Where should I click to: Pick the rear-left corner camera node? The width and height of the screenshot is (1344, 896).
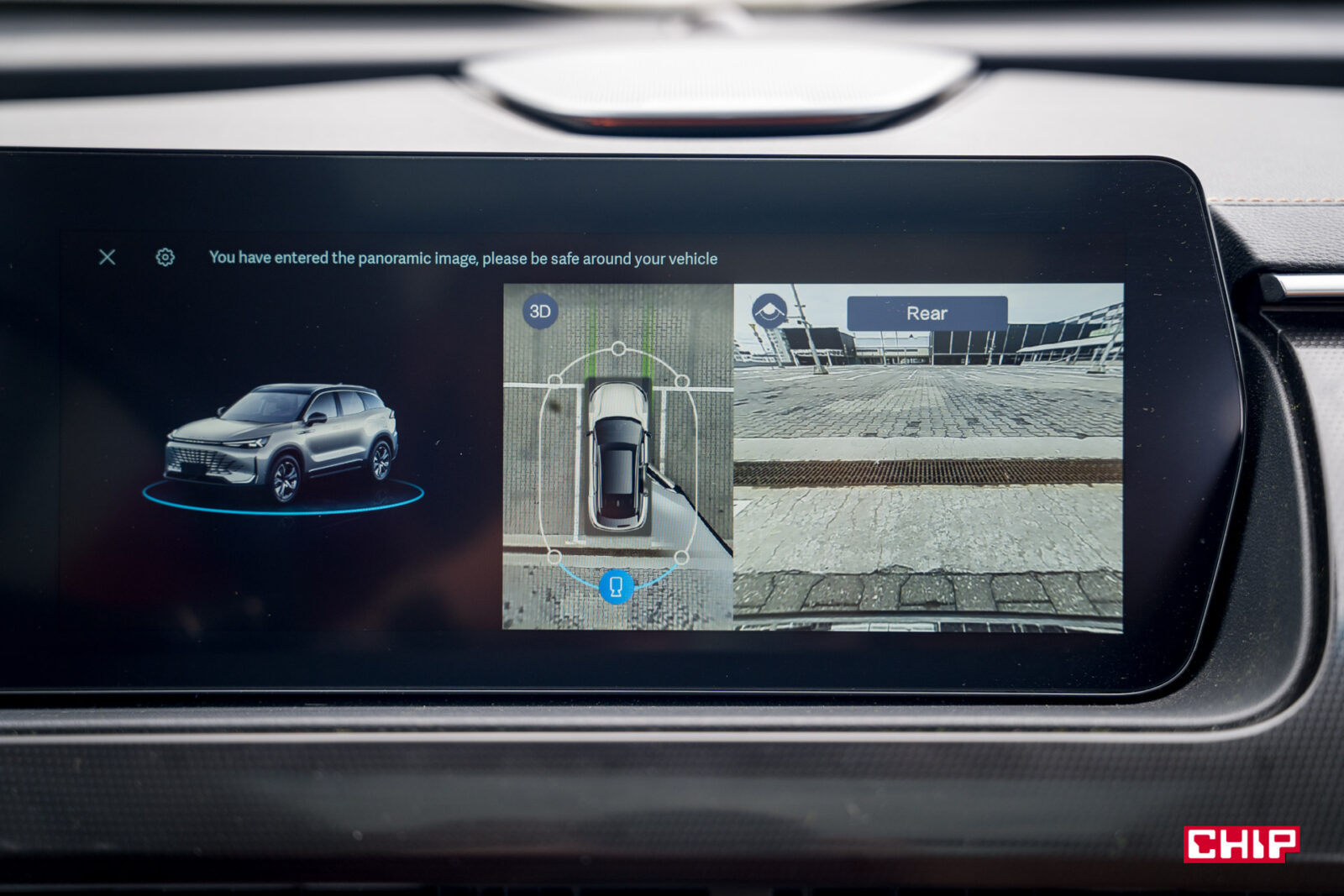click(554, 557)
